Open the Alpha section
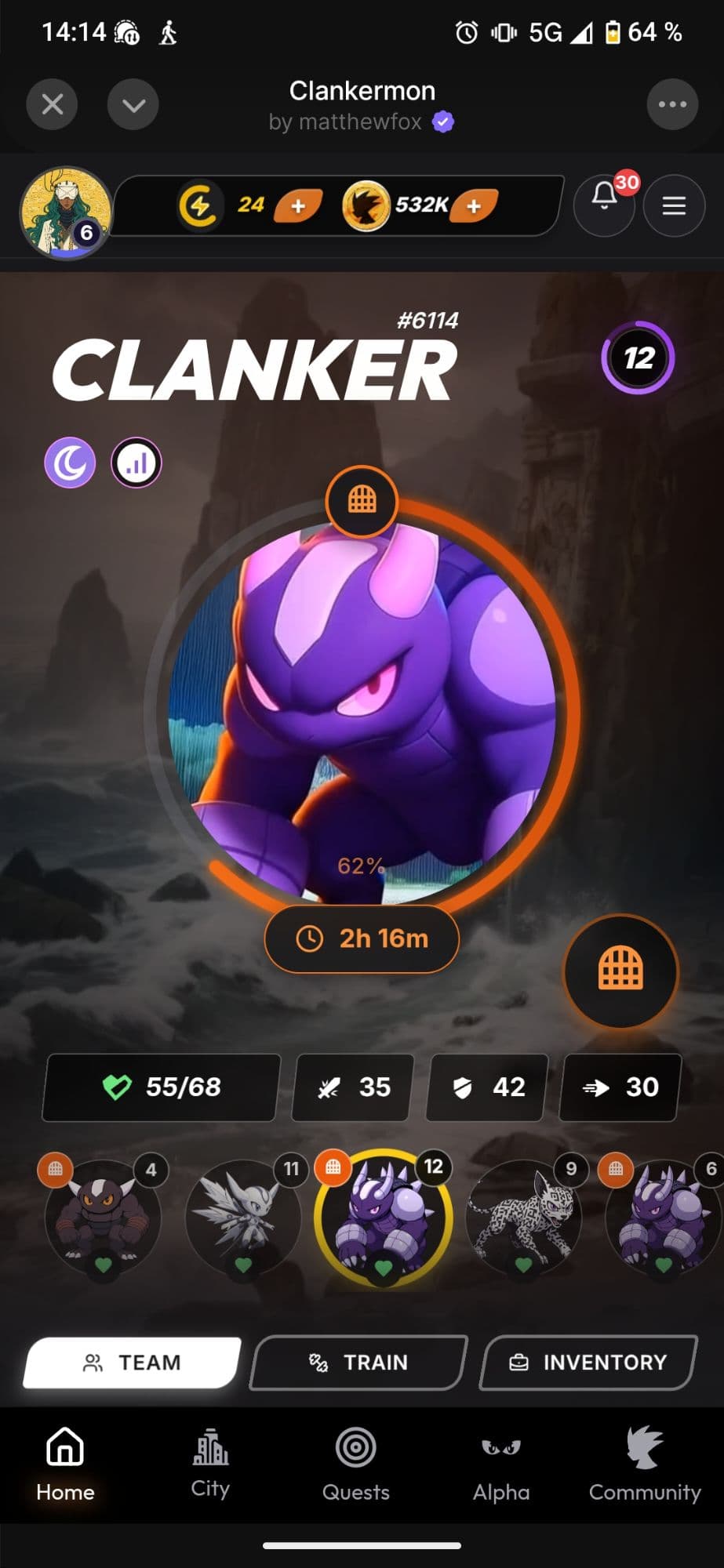 501,1465
